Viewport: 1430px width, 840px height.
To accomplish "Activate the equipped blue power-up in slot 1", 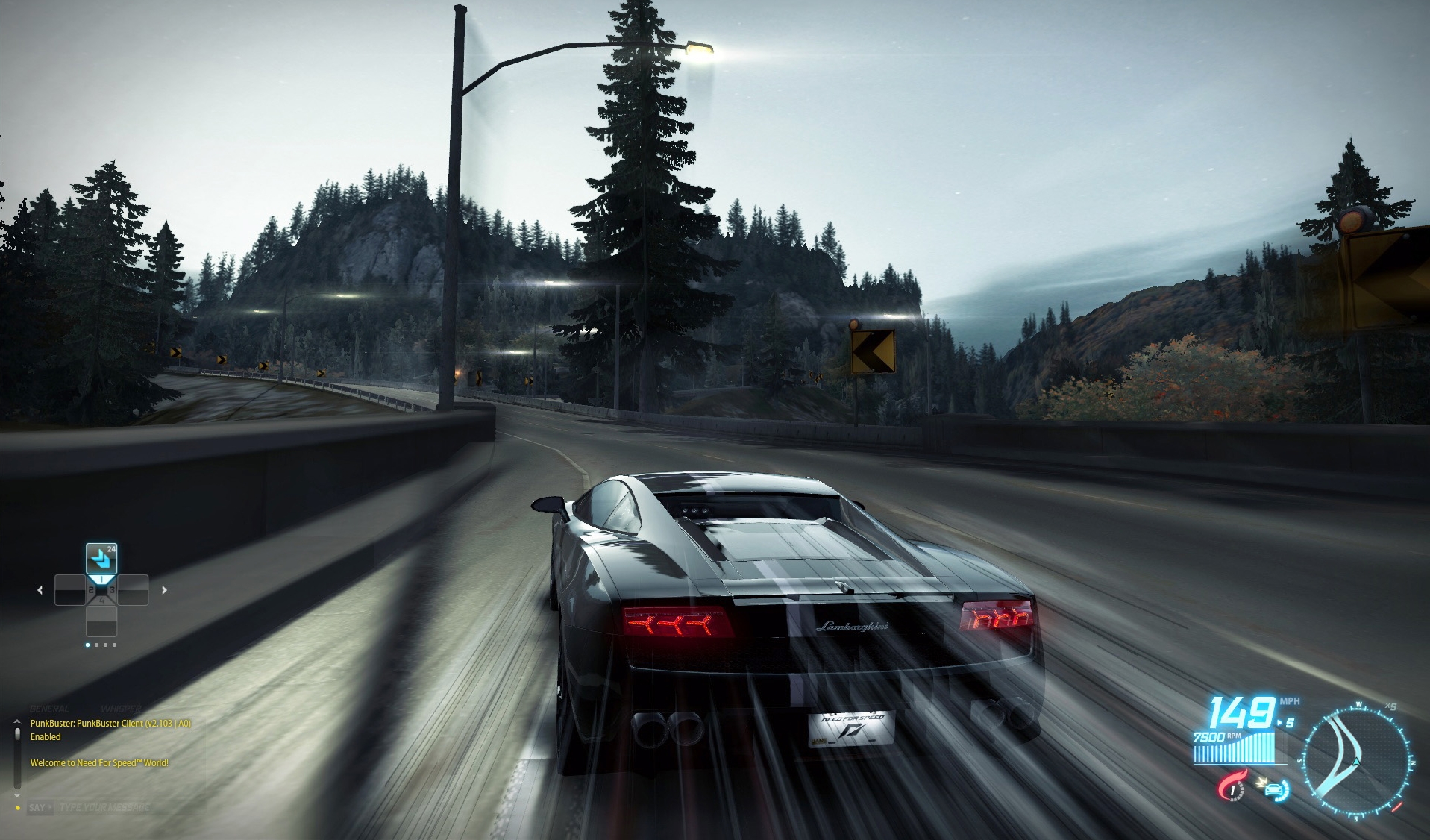I will [101, 558].
